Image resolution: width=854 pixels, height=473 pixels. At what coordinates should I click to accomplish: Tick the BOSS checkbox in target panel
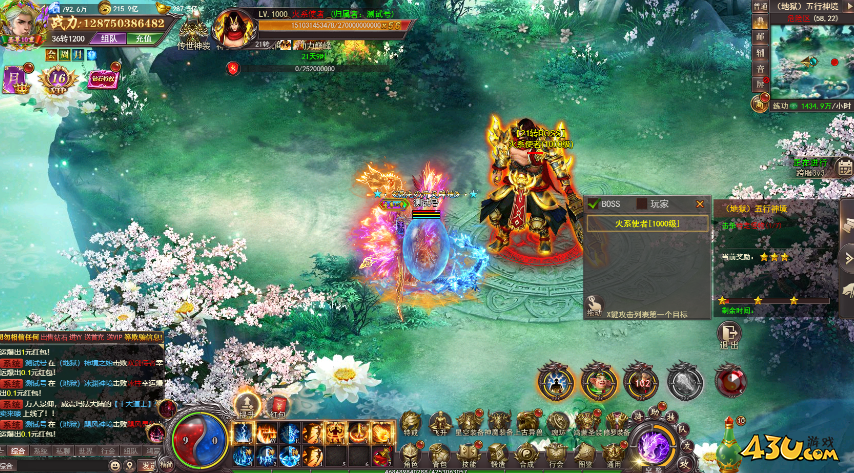point(593,204)
